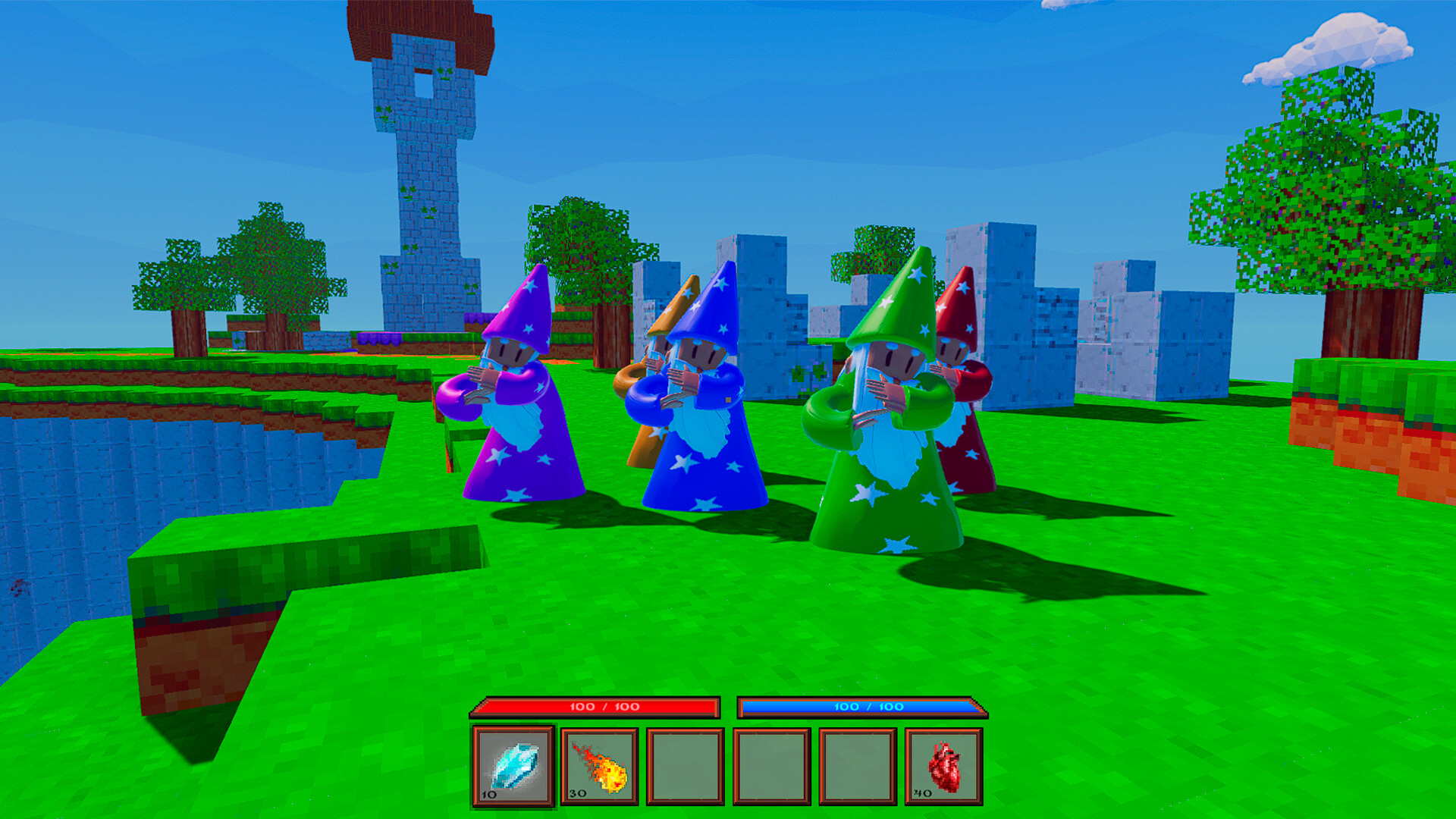Click the red health bar showing 100/100
The height and width of the screenshot is (819, 1456).
(x=597, y=704)
